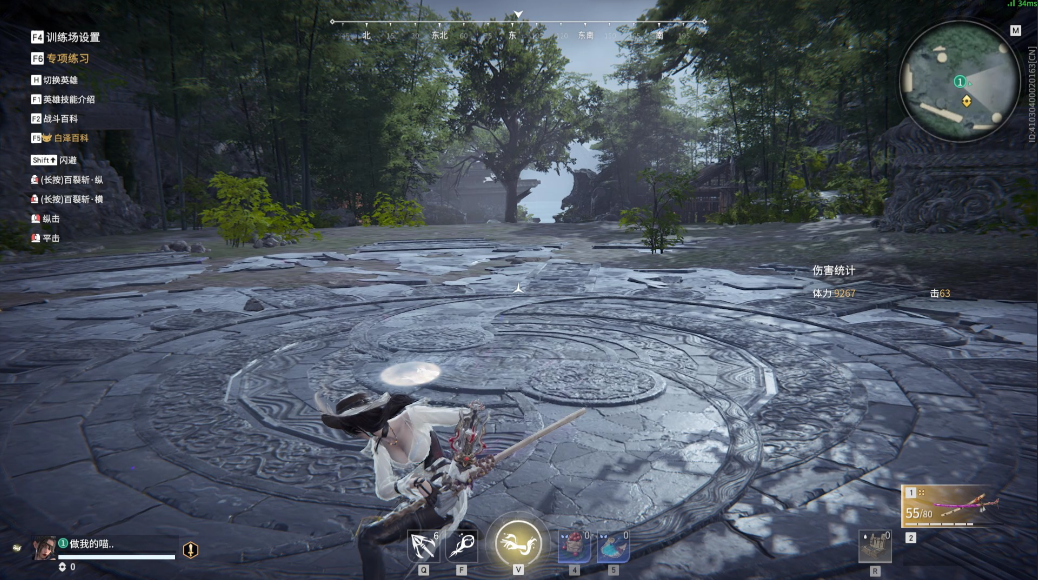The image size is (1038, 580).
Task: Select the 专项练习 special practice entry
Action: click(x=66, y=59)
